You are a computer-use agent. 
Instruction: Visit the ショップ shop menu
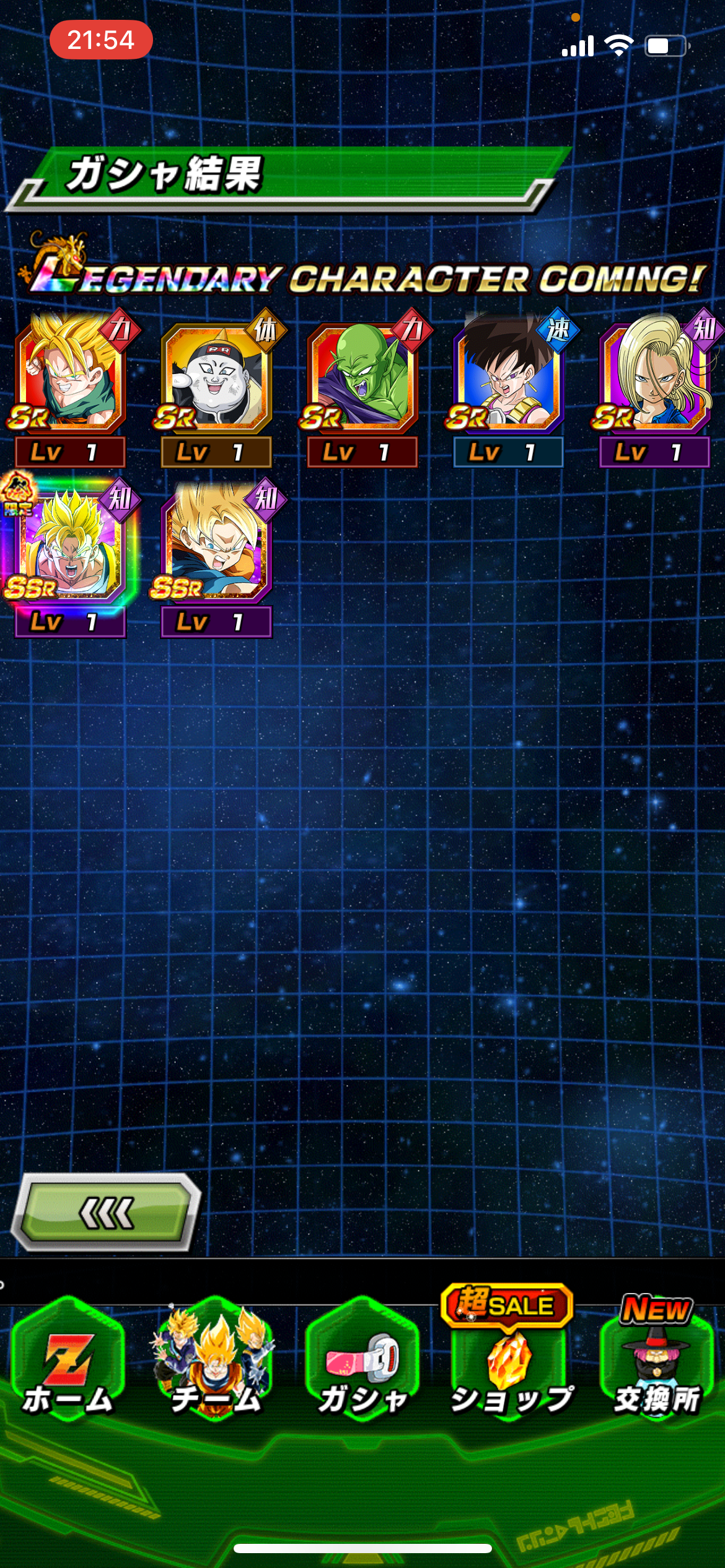click(x=509, y=1361)
